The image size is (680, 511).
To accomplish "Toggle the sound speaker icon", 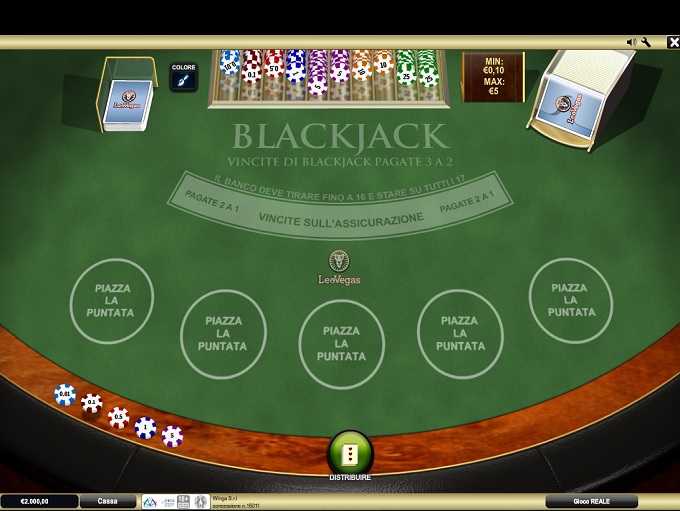I will (631, 42).
